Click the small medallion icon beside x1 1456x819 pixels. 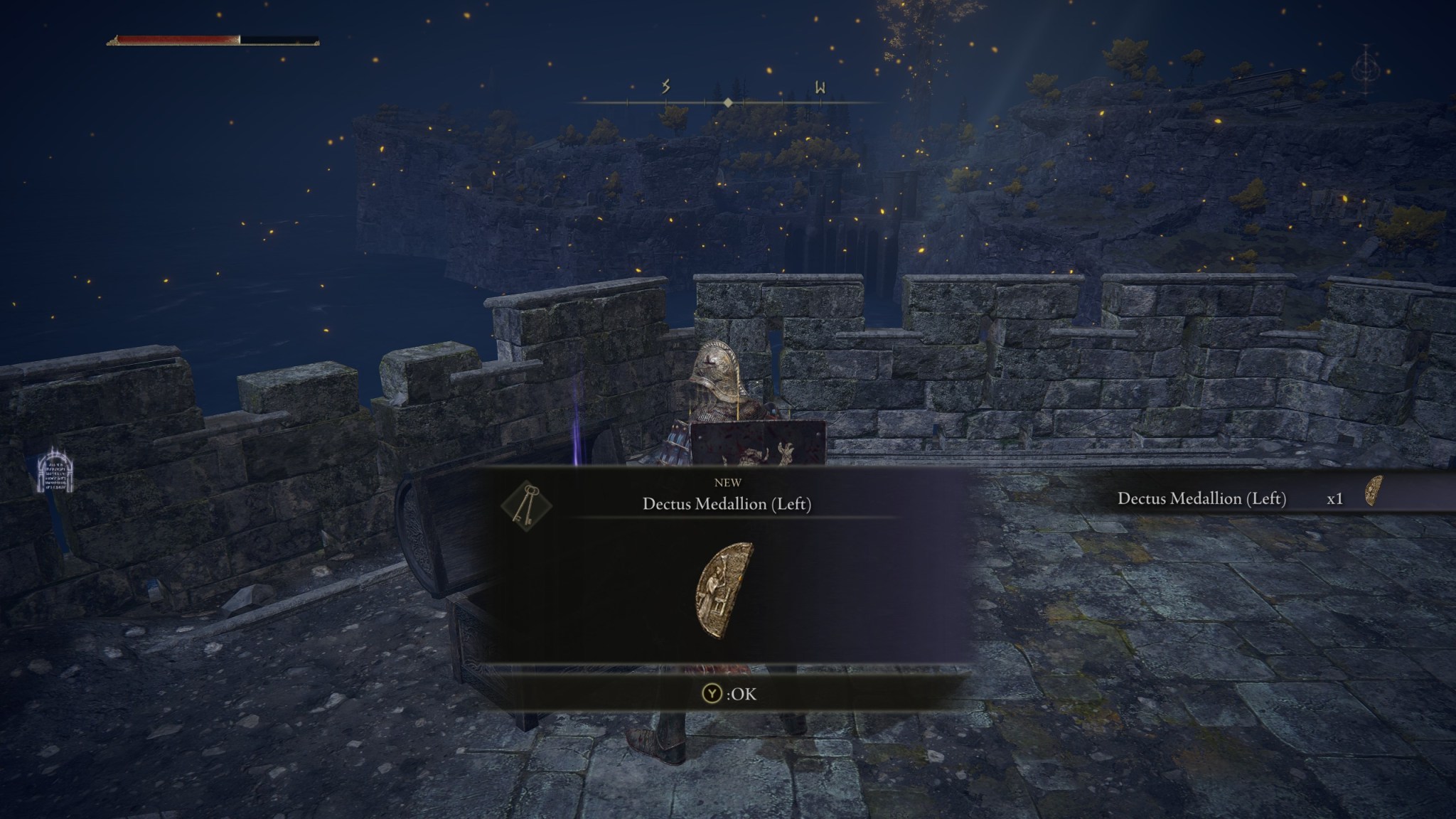click(1374, 491)
